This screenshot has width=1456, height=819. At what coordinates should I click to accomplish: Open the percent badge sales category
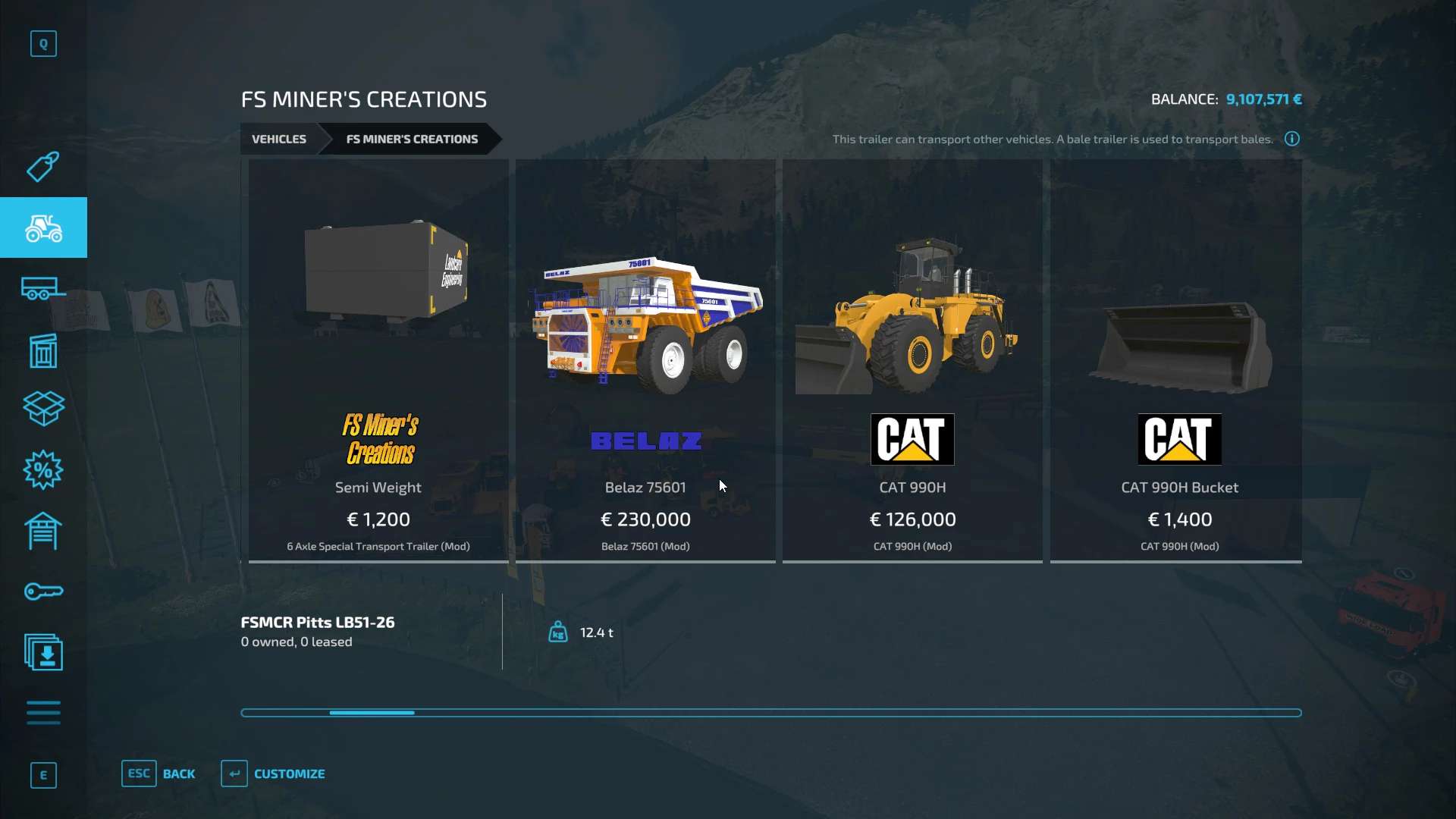tap(43, 470)
